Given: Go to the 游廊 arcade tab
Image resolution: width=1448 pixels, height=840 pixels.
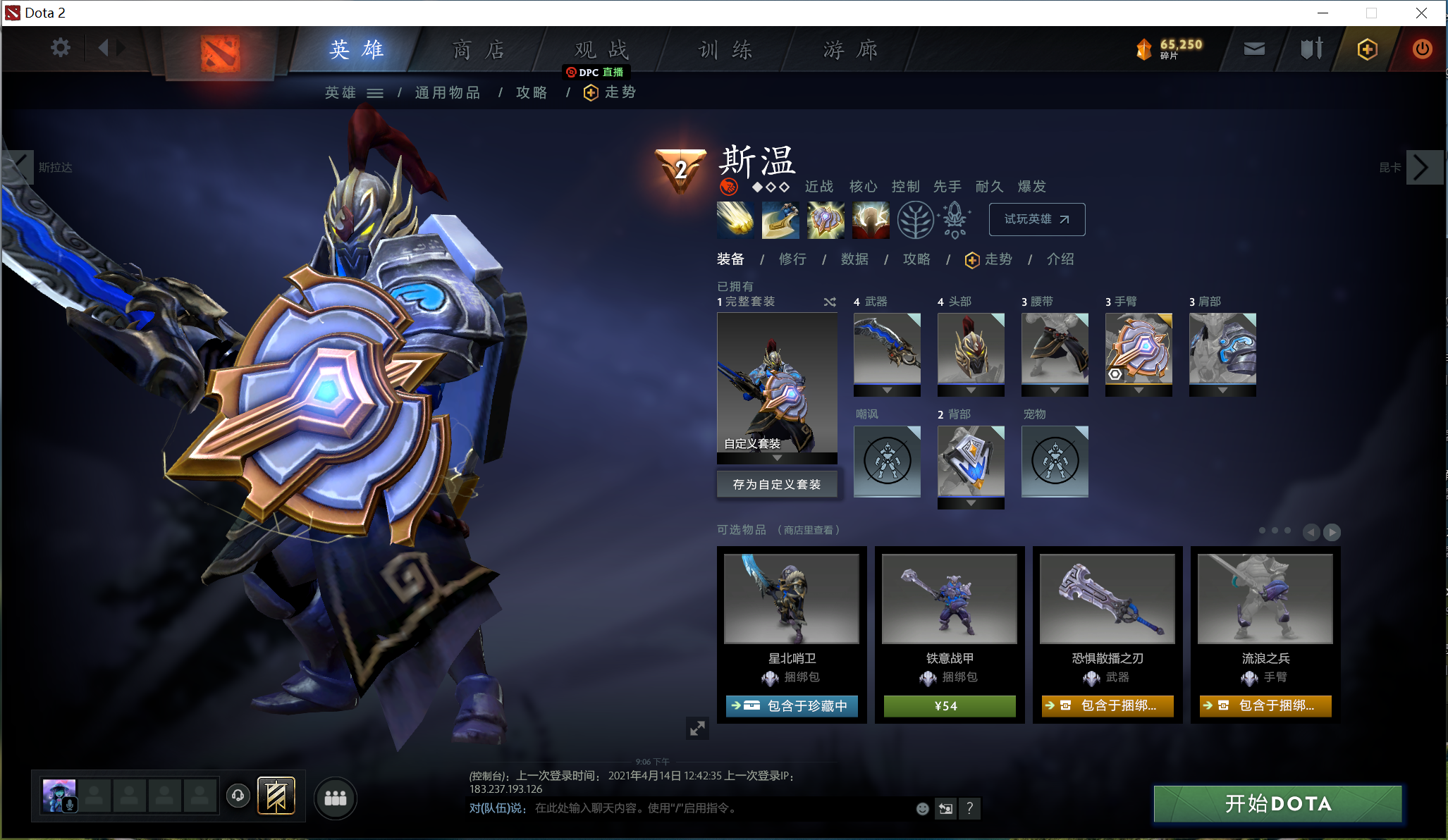Looking at the screenshot, I should [x=850, y=49].
